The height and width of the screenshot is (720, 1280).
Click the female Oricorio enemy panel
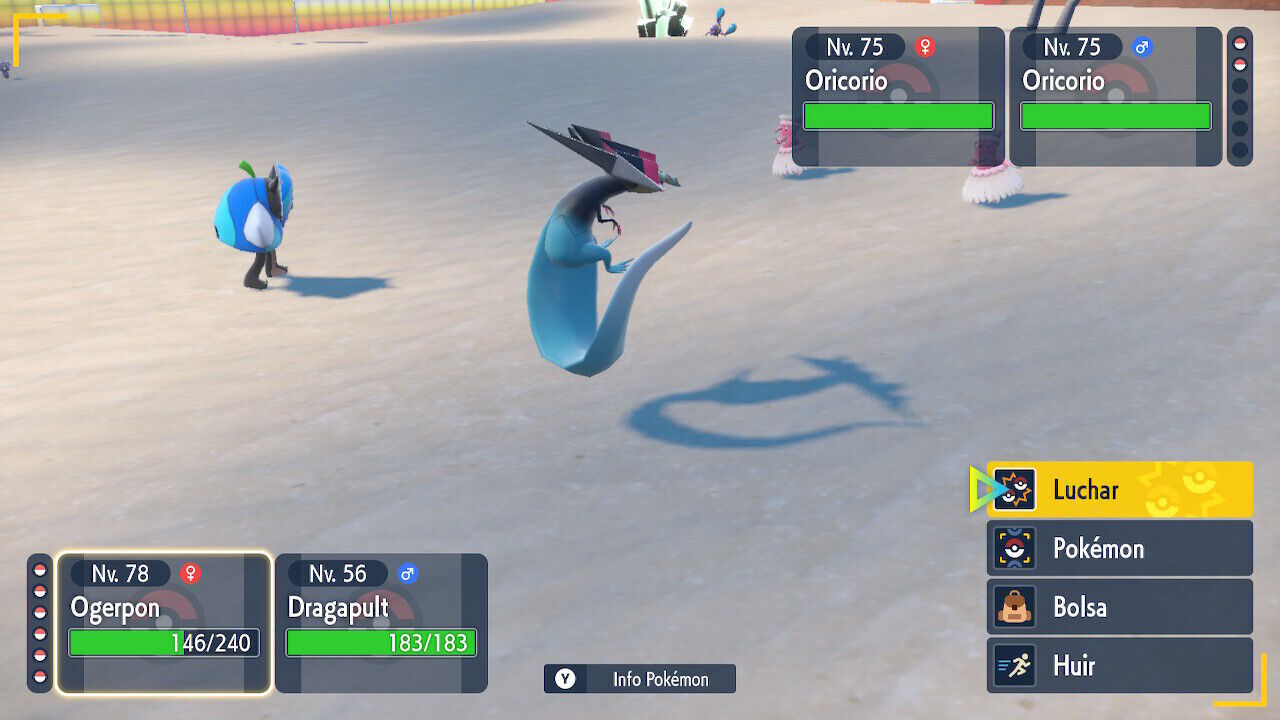[x=898, y=96]
